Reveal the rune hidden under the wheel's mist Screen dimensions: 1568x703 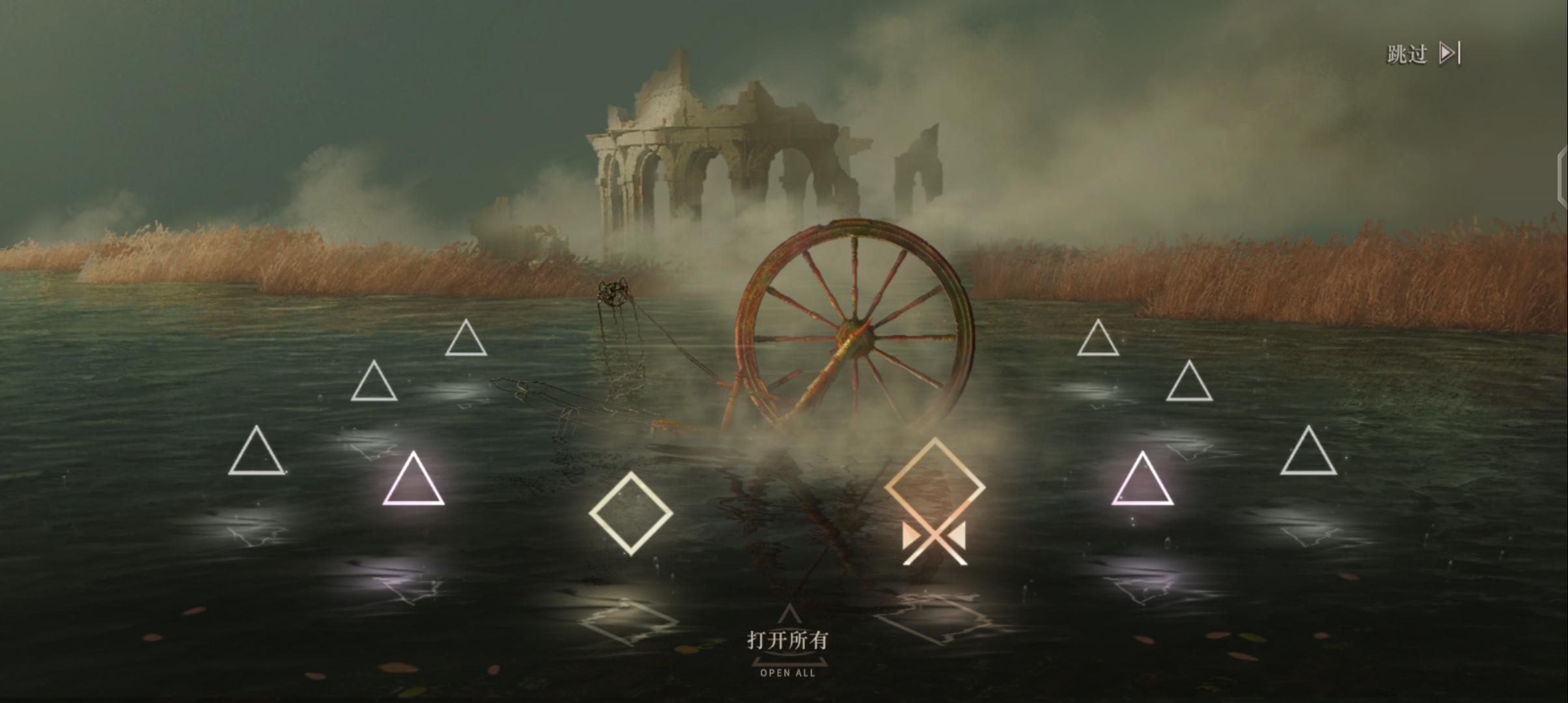click(934, 503)
